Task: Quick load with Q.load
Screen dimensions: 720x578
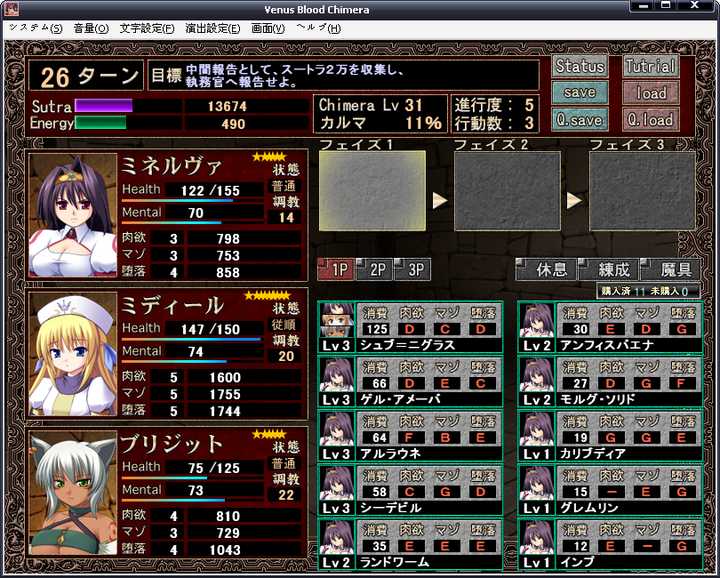Action: click(x=650, y=120)
